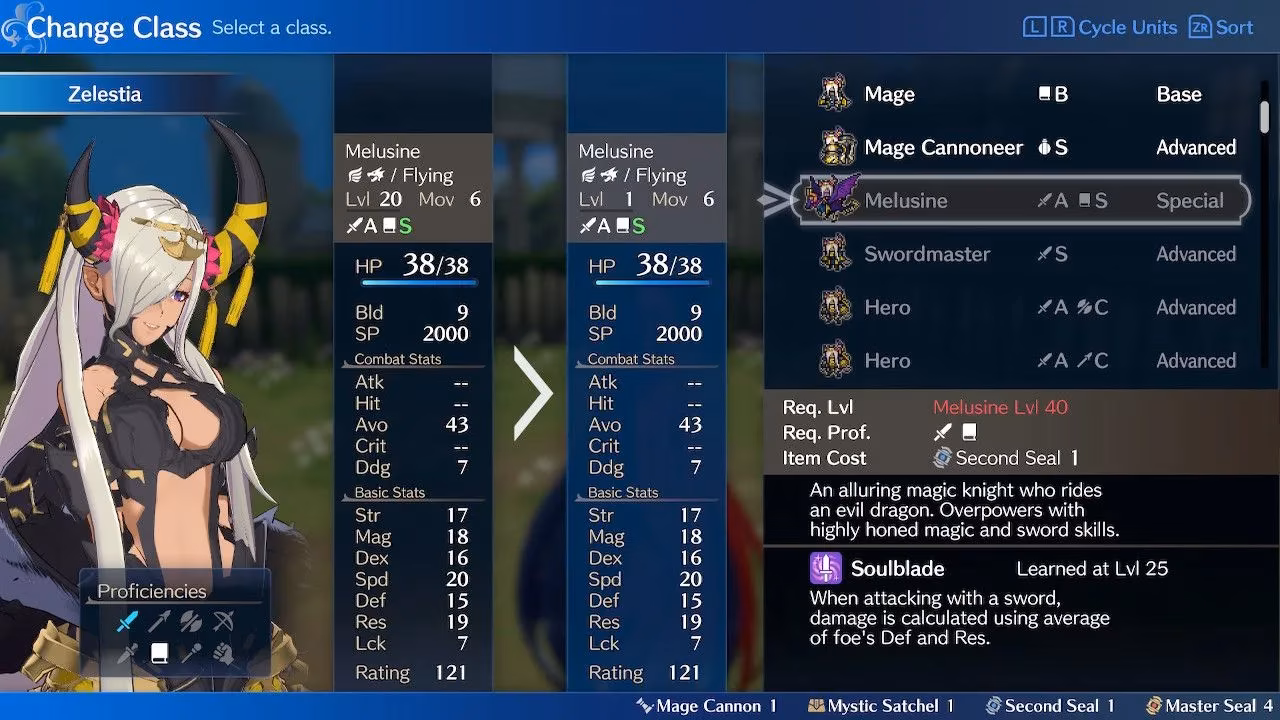Screen dimensions: 1280x720
Task: Click the chevron between the stat columns
Action: tap(532, 395)
